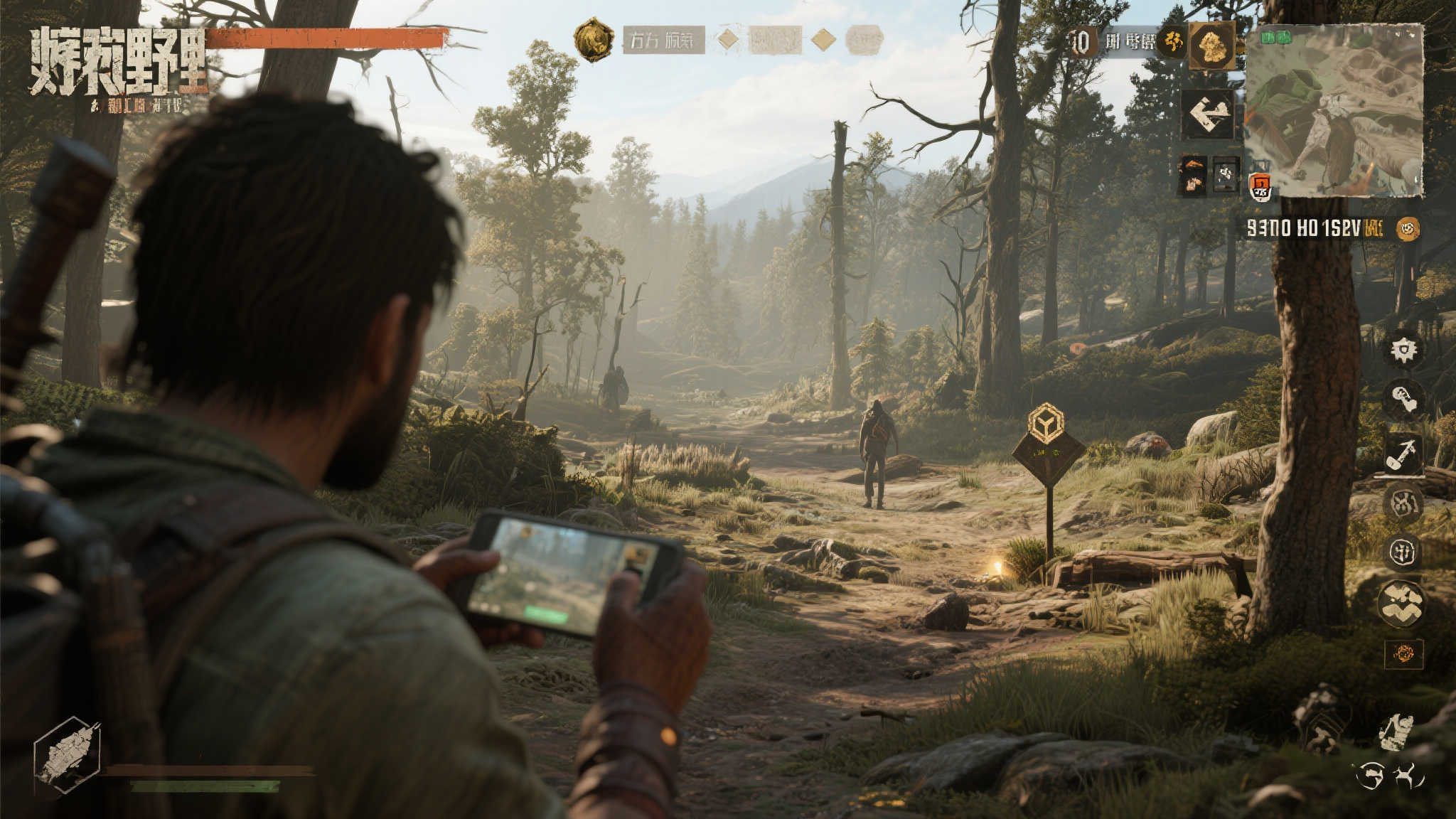The height and width of the screenshot is (819, 1456).
Task: Choose the shovel tool slot
Action: click(x=1403, y=453)
